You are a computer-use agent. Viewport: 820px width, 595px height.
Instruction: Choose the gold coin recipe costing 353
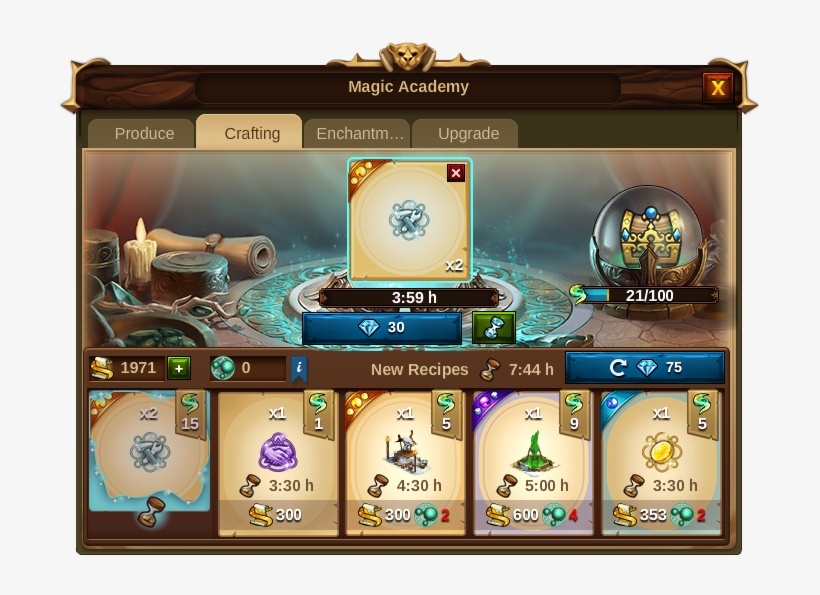coord(661,462)
